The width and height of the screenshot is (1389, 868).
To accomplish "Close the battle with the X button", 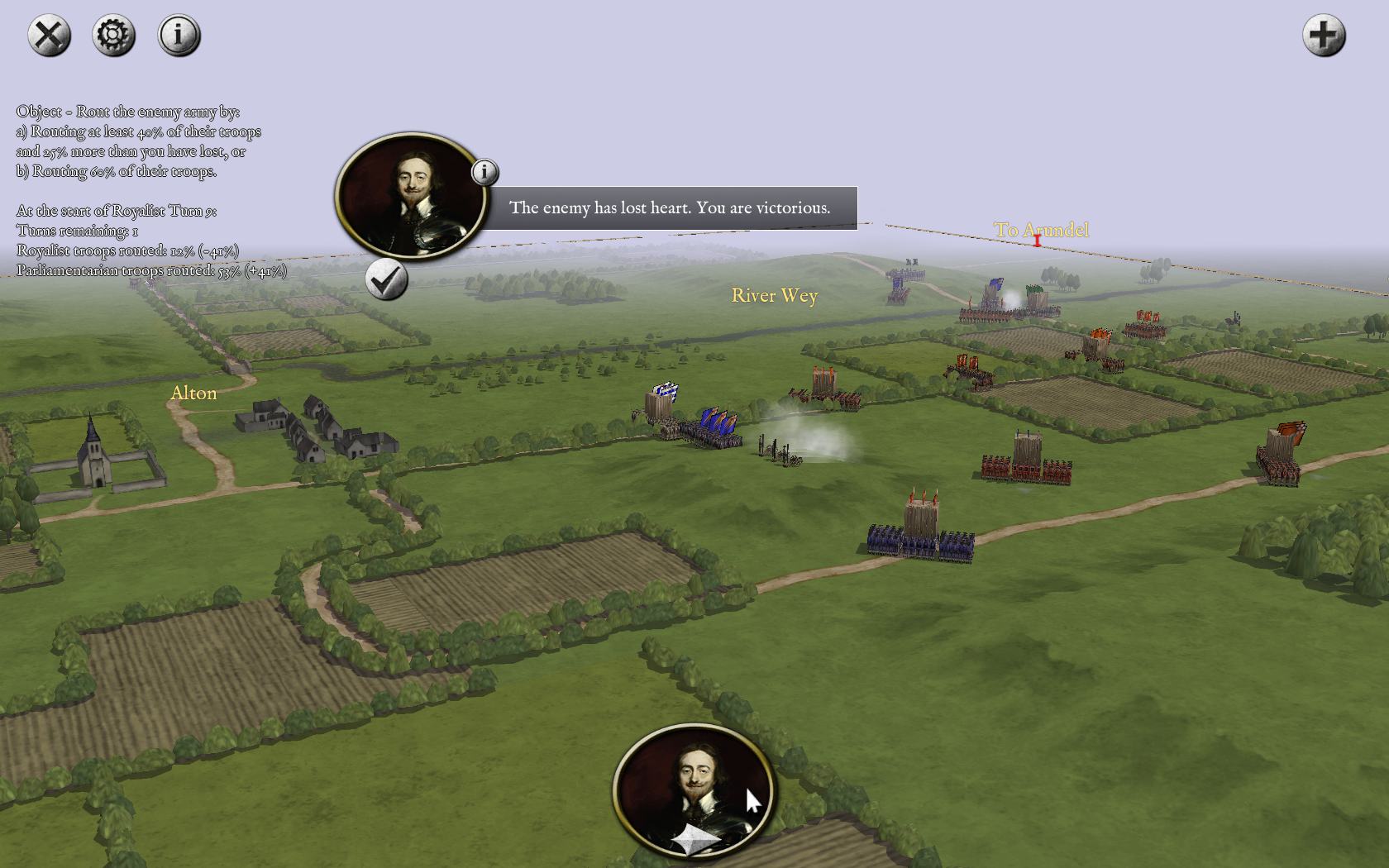I will coord(50,36).
